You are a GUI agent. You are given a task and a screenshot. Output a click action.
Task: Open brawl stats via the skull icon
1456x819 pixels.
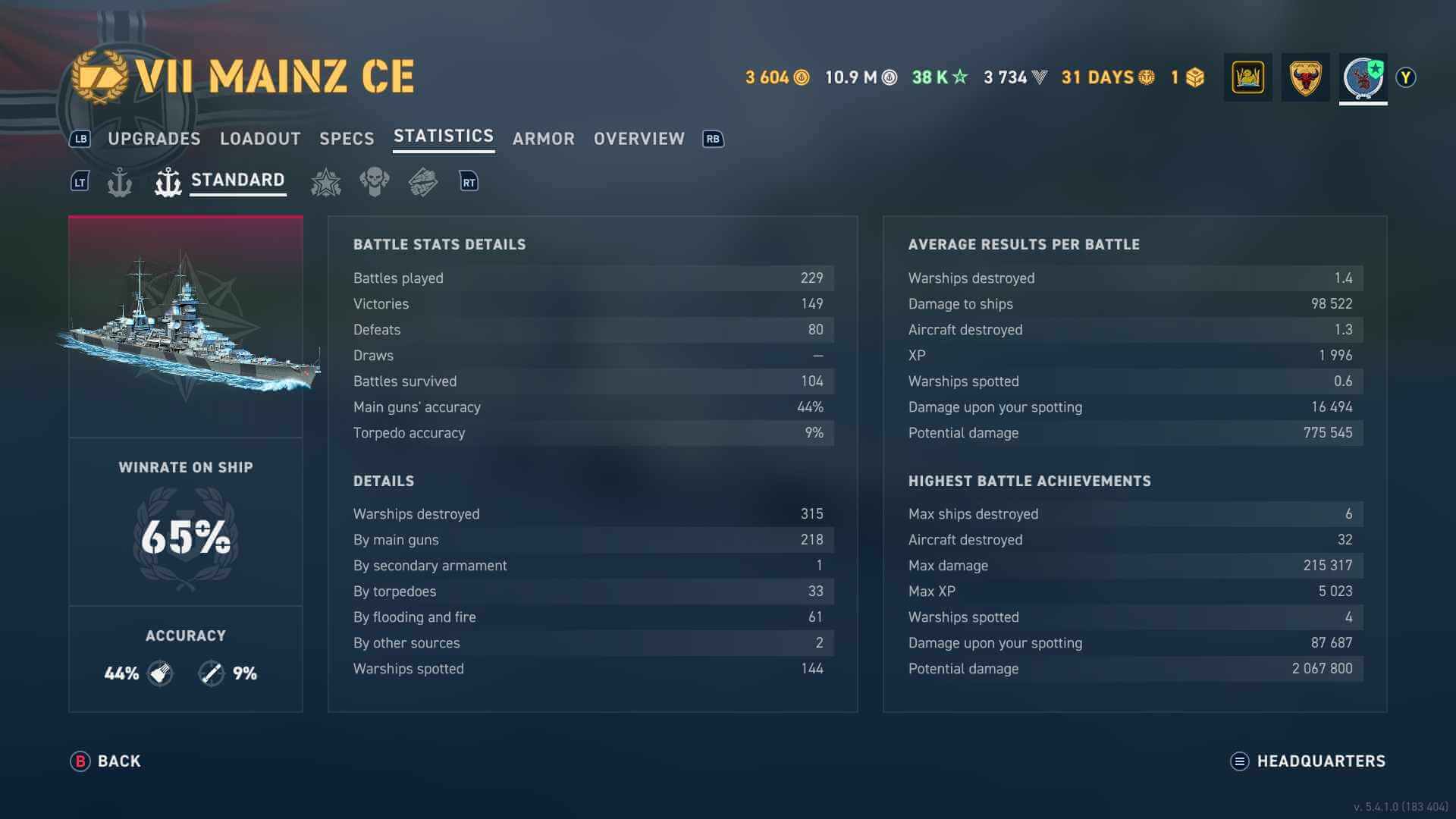point(375,181)
